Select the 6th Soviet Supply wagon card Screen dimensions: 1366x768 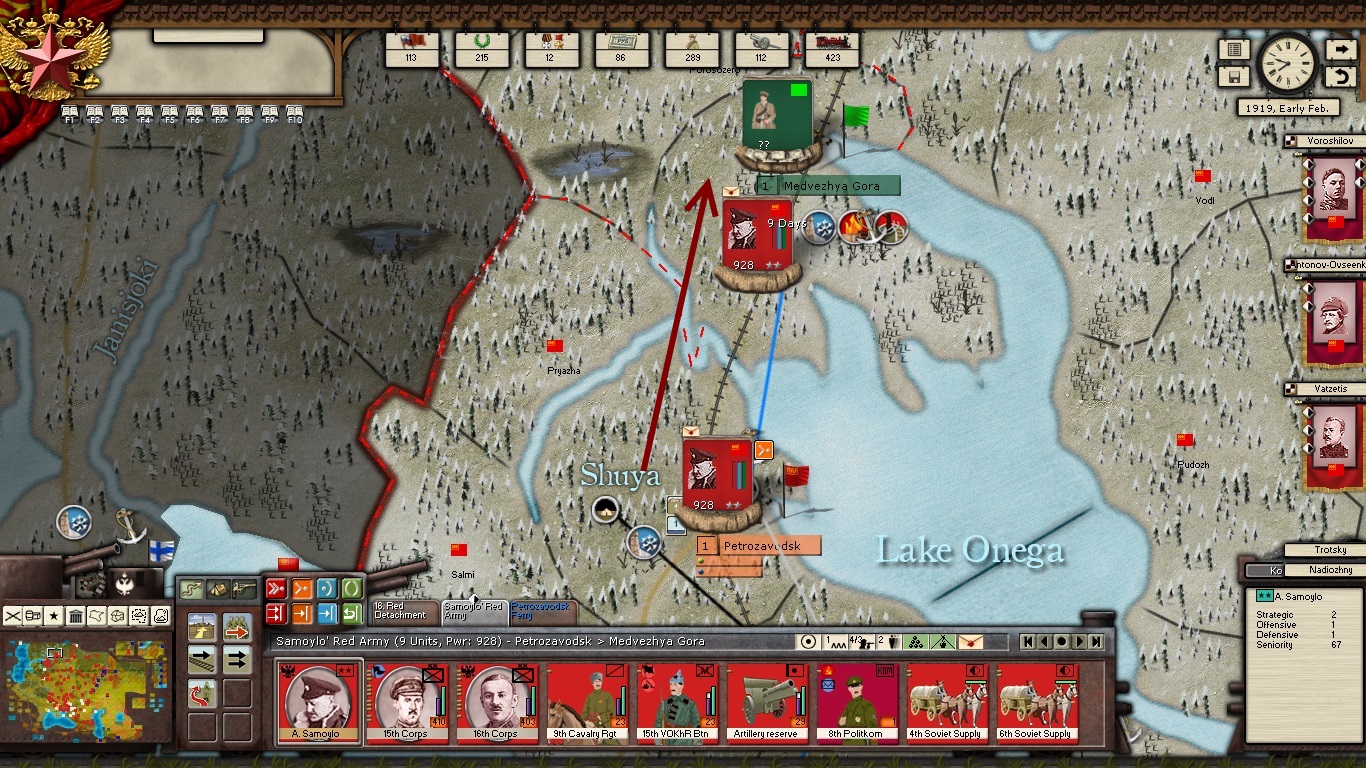point(1037,703)
